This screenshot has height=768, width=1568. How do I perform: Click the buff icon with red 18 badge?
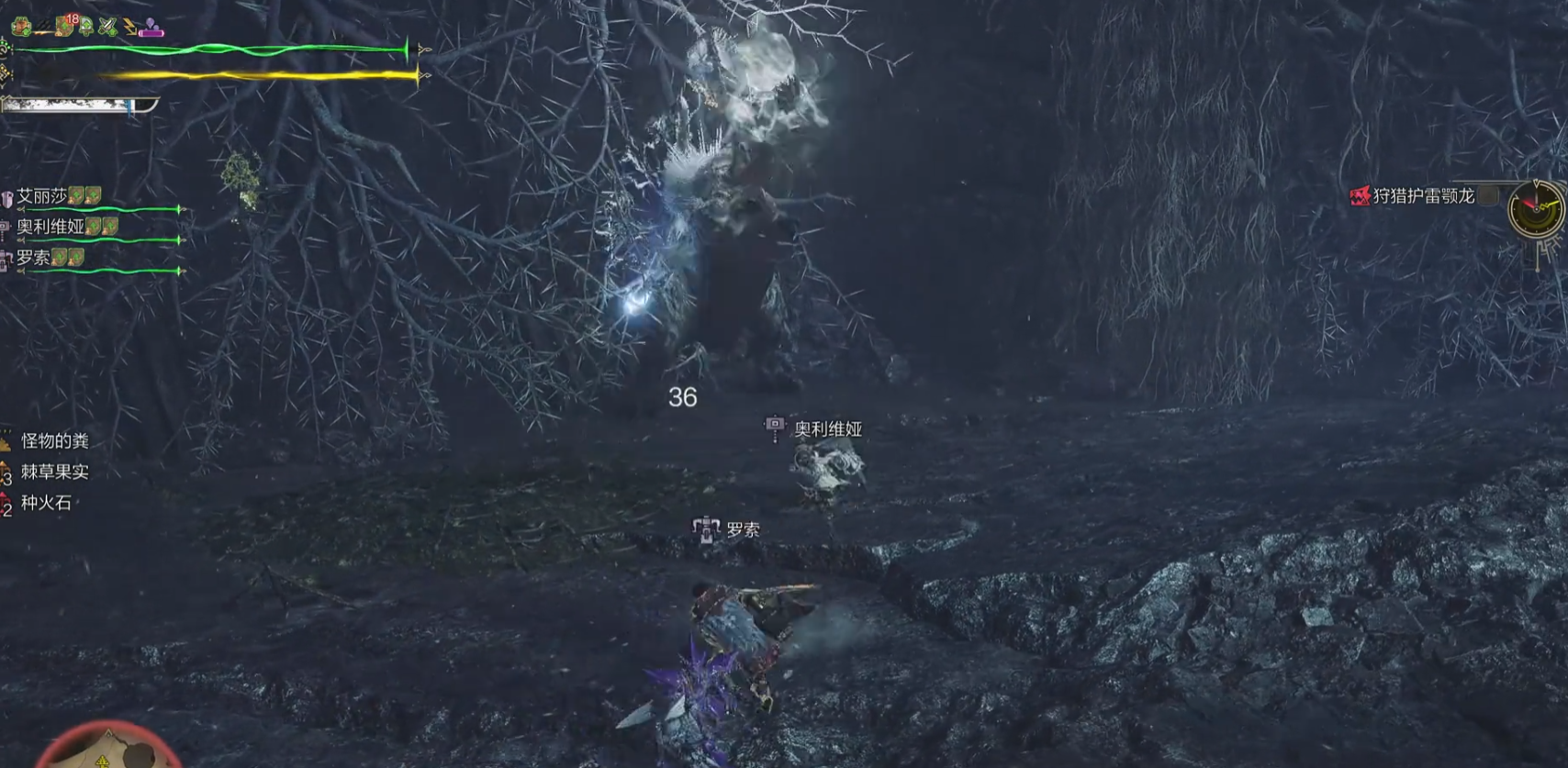(x=64, y=26)
